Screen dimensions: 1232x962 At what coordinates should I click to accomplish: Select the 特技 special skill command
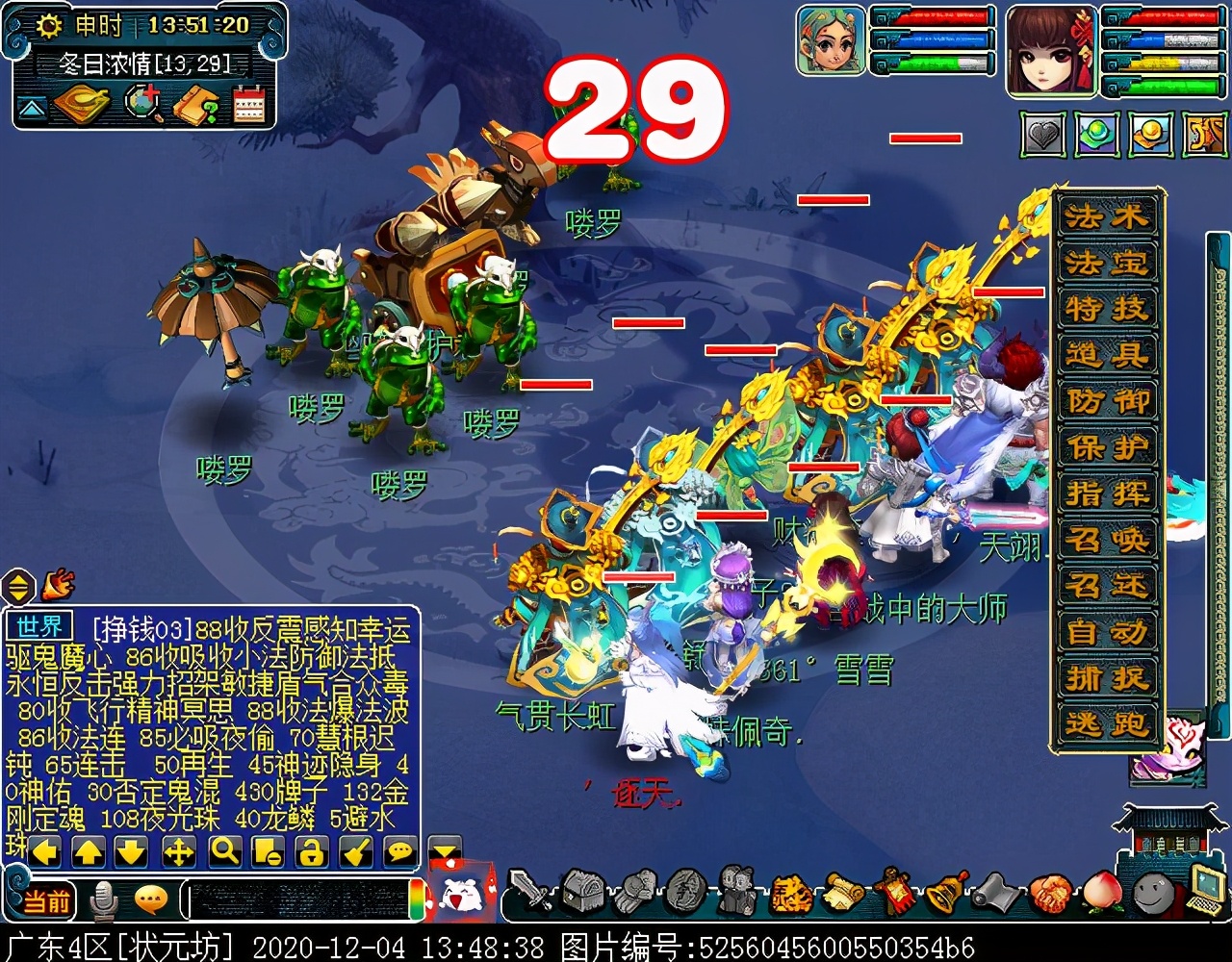1107,309
